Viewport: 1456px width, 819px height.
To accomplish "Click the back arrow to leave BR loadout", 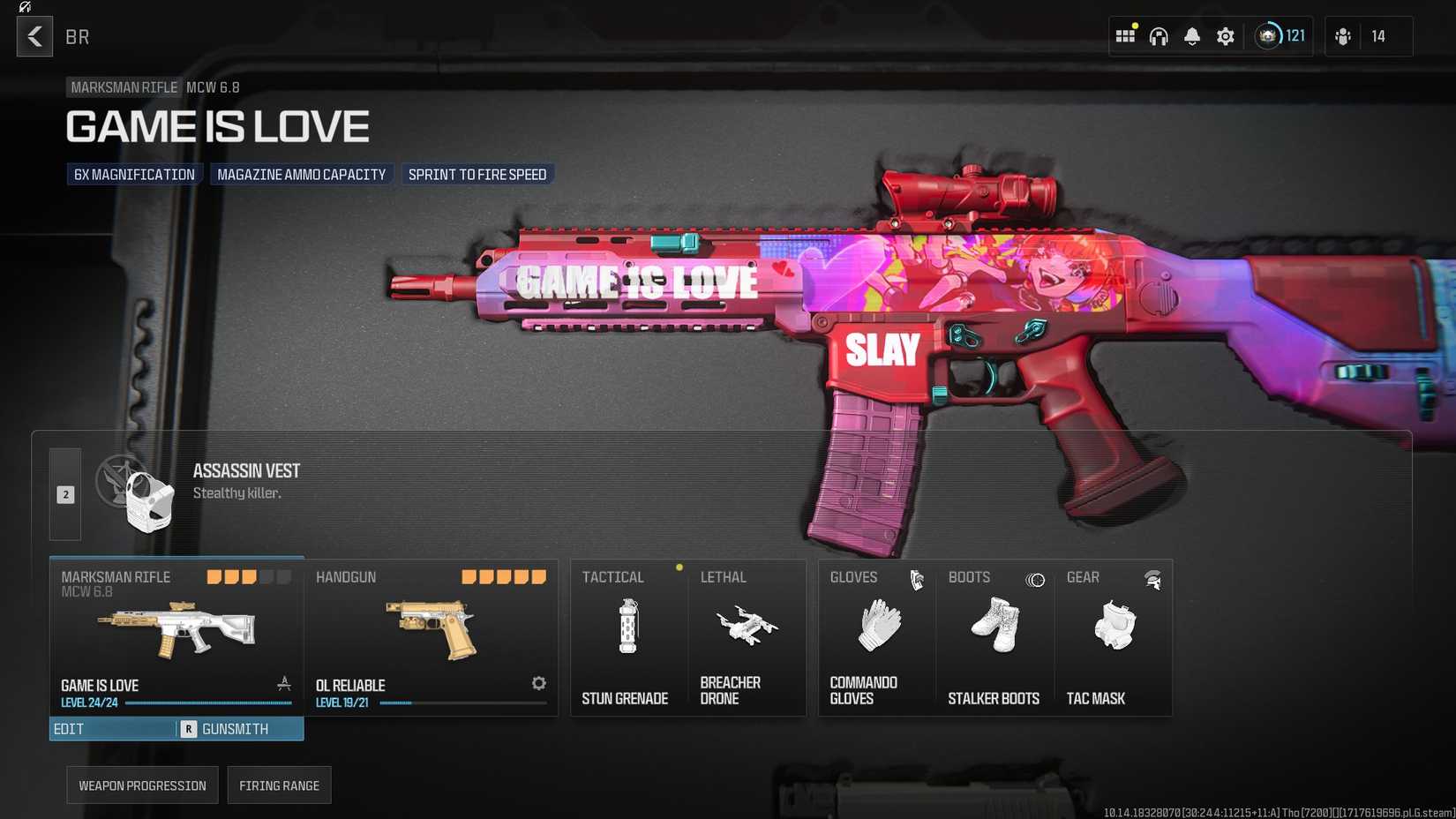I will point(34,36).
